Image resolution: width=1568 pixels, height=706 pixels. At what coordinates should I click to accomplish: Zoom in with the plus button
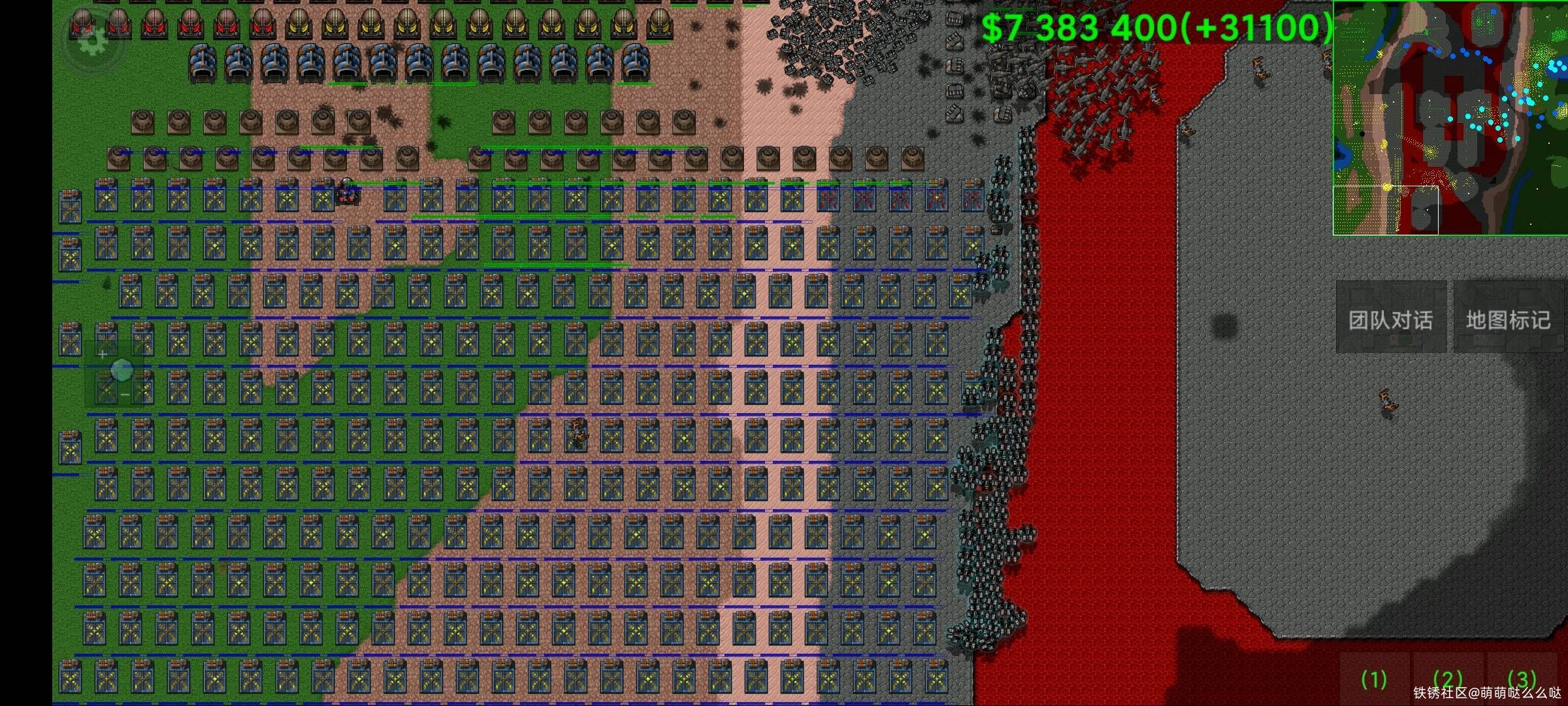coord(103,354)
